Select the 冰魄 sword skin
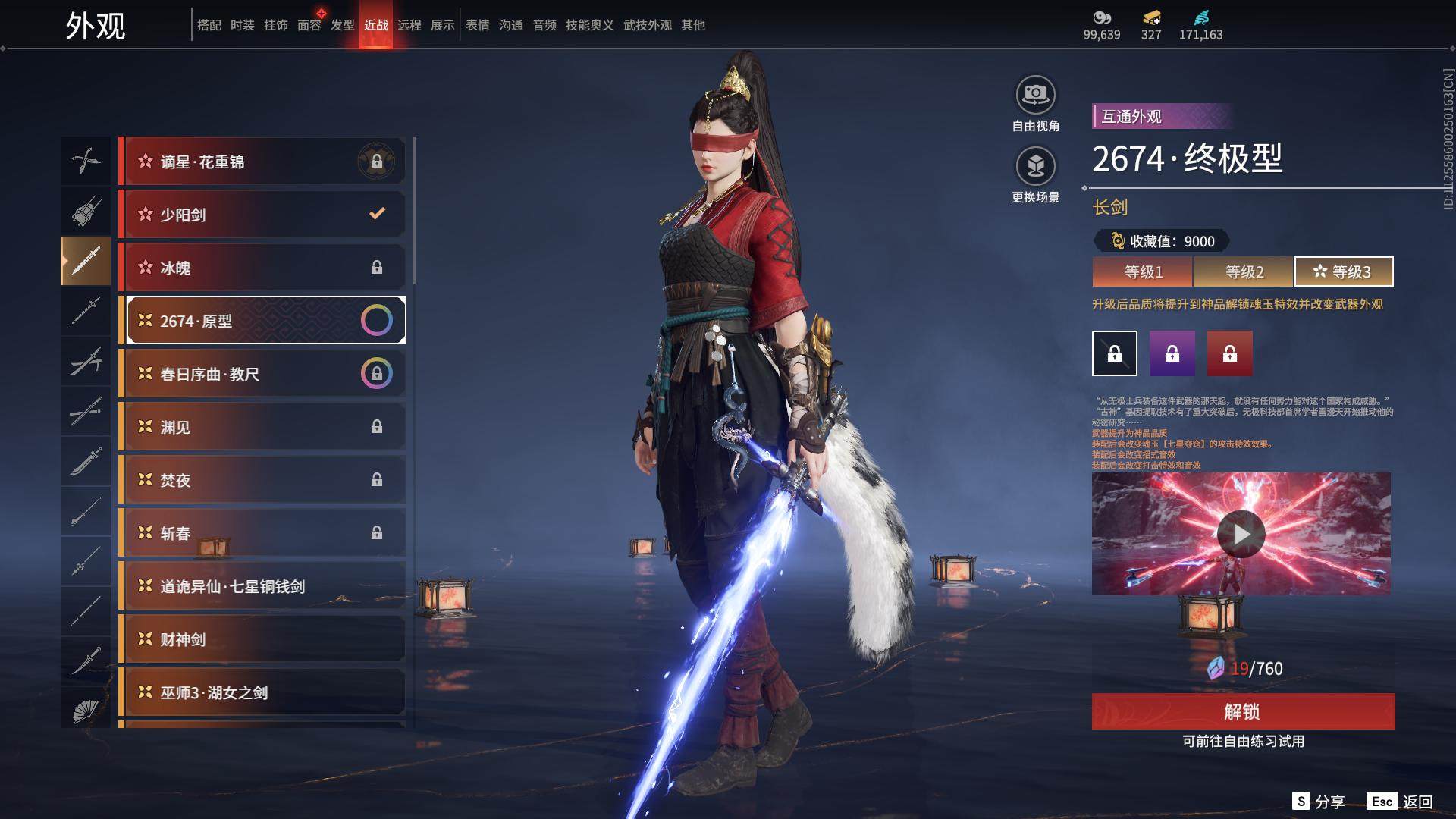1456x819 pixels. (262, 268)
